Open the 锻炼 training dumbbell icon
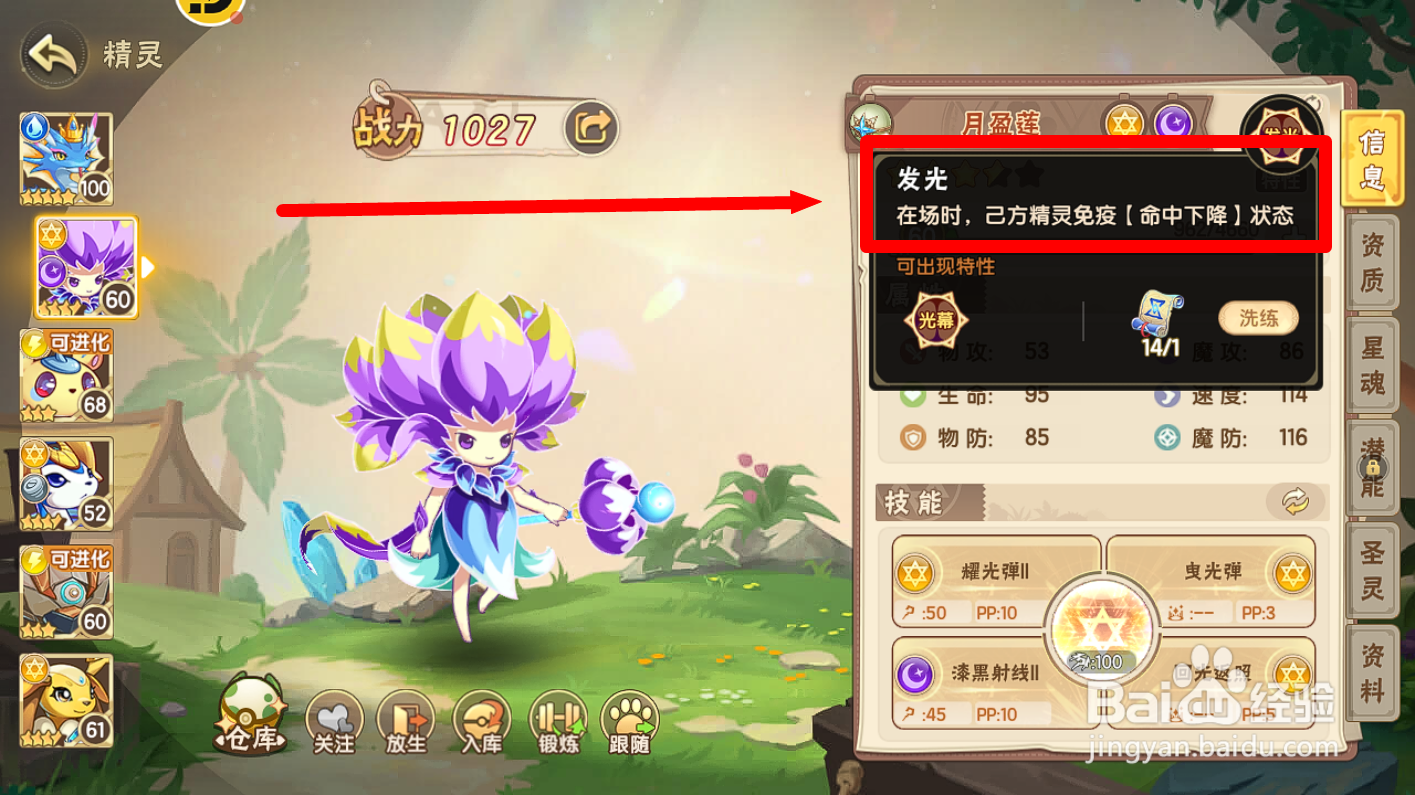 pyautogui.click(x=556, y=718)
